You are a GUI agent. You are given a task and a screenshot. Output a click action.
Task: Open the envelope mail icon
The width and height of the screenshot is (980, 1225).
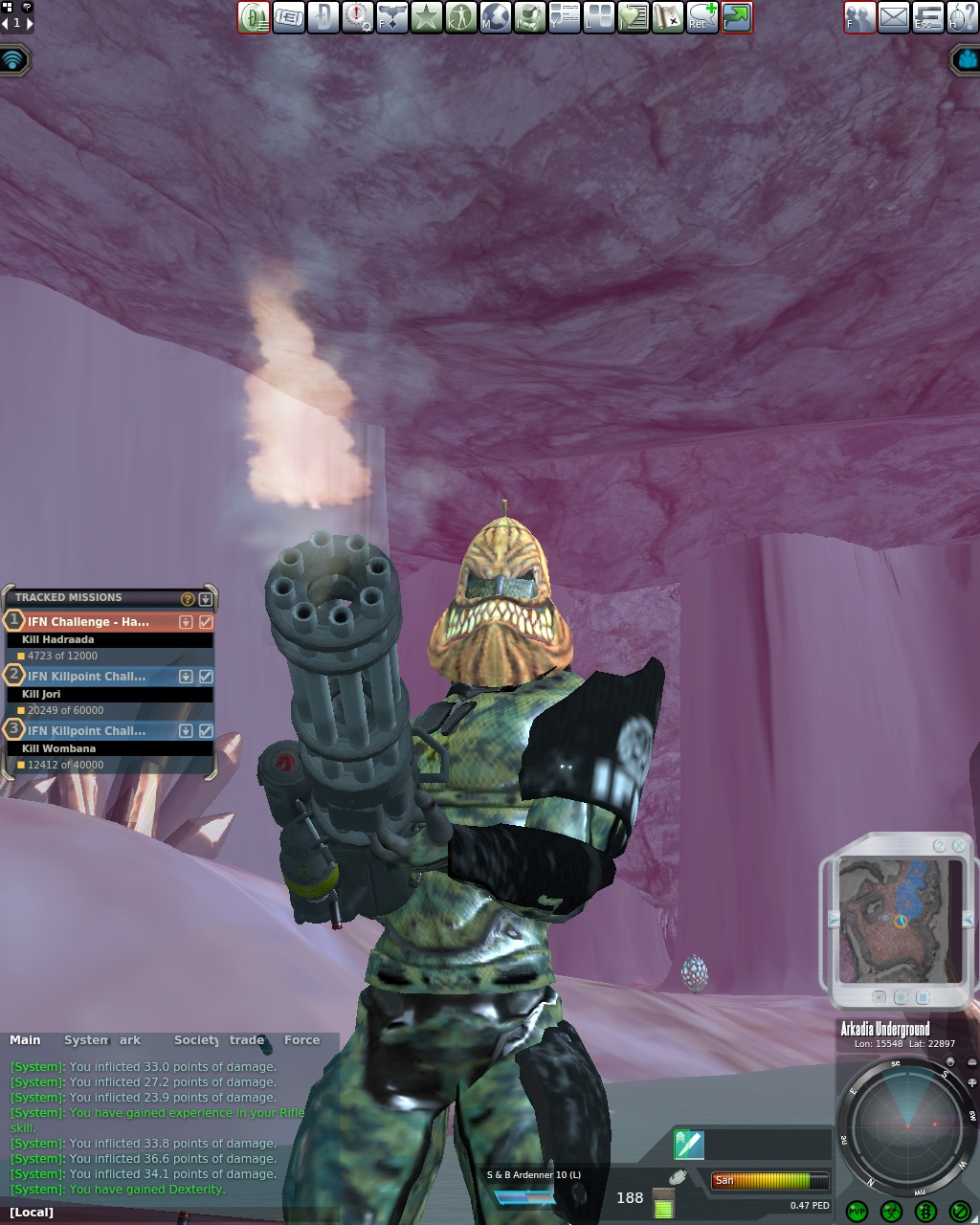point(893,17)
